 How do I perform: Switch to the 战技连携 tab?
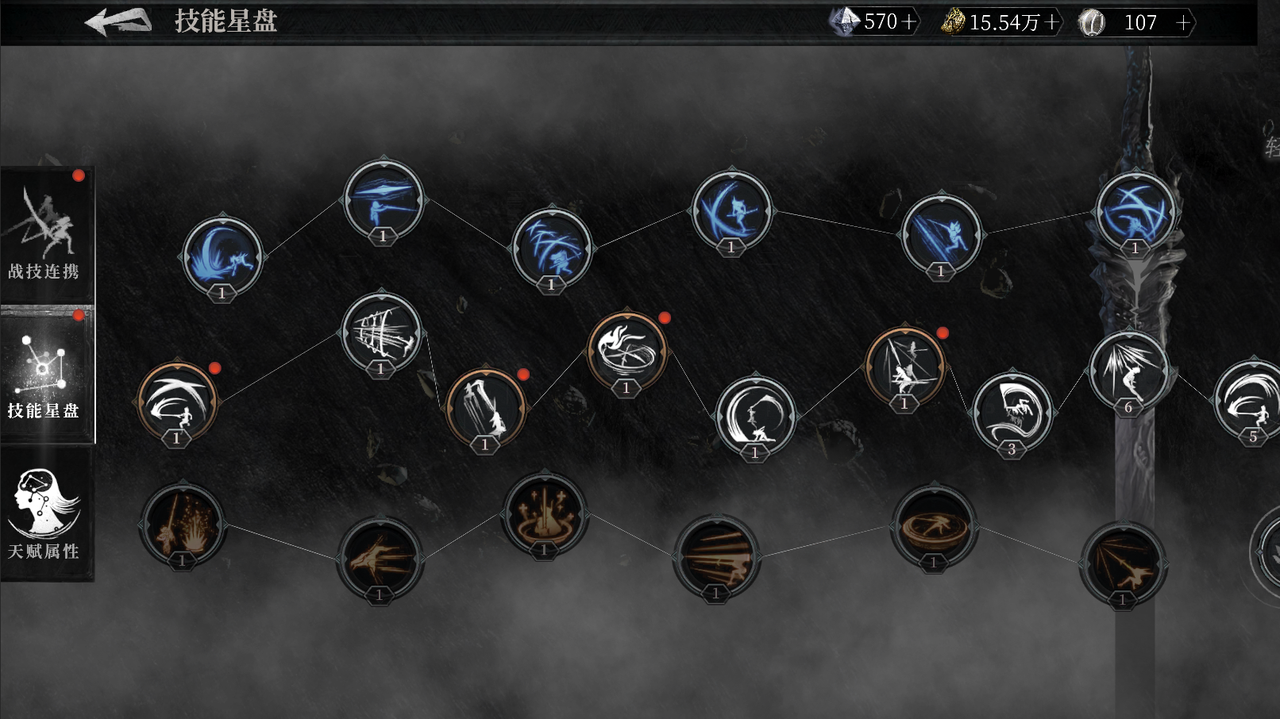pos(46,234)
